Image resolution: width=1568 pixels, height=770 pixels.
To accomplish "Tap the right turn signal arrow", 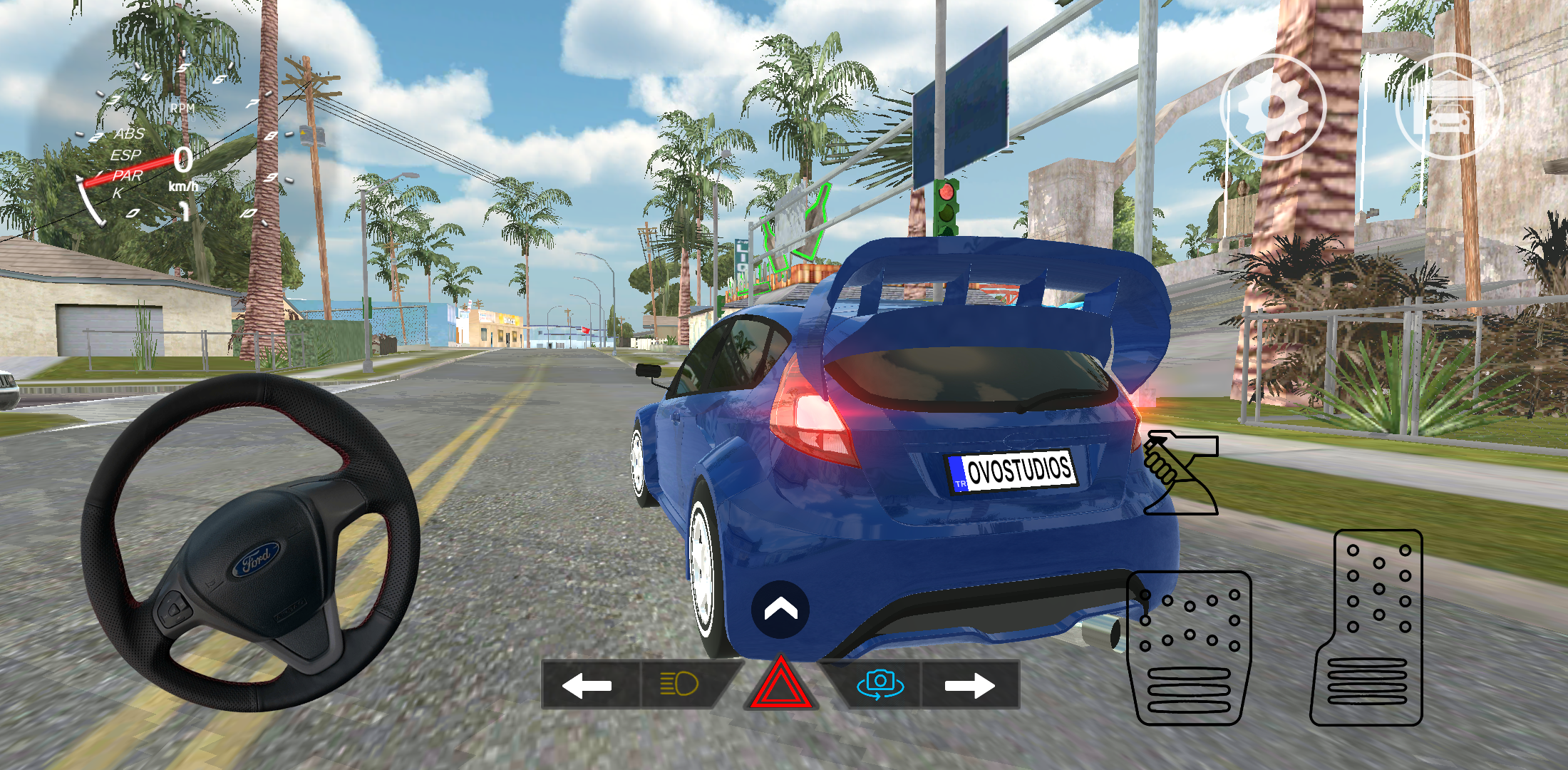I will (x=969, y=685).
